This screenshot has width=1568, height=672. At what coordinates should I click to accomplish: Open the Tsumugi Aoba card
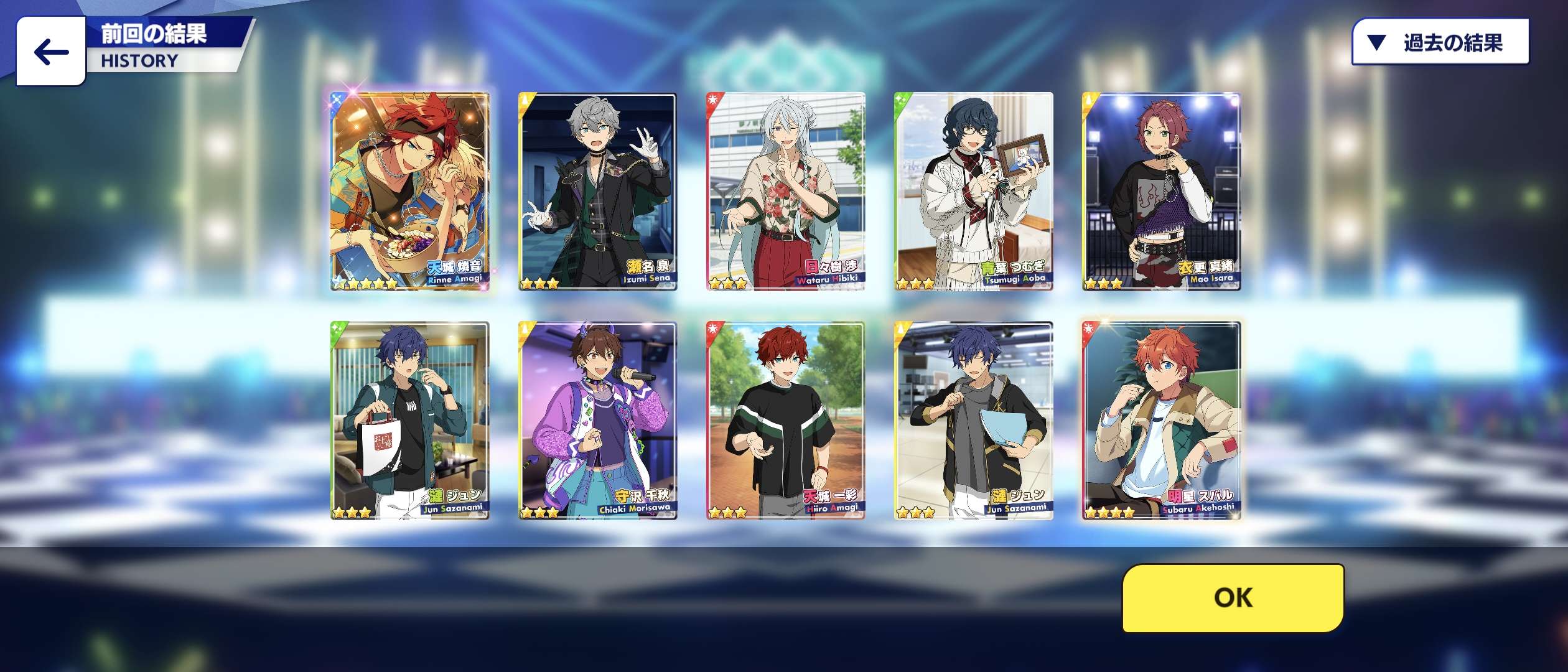pos(974,191)
